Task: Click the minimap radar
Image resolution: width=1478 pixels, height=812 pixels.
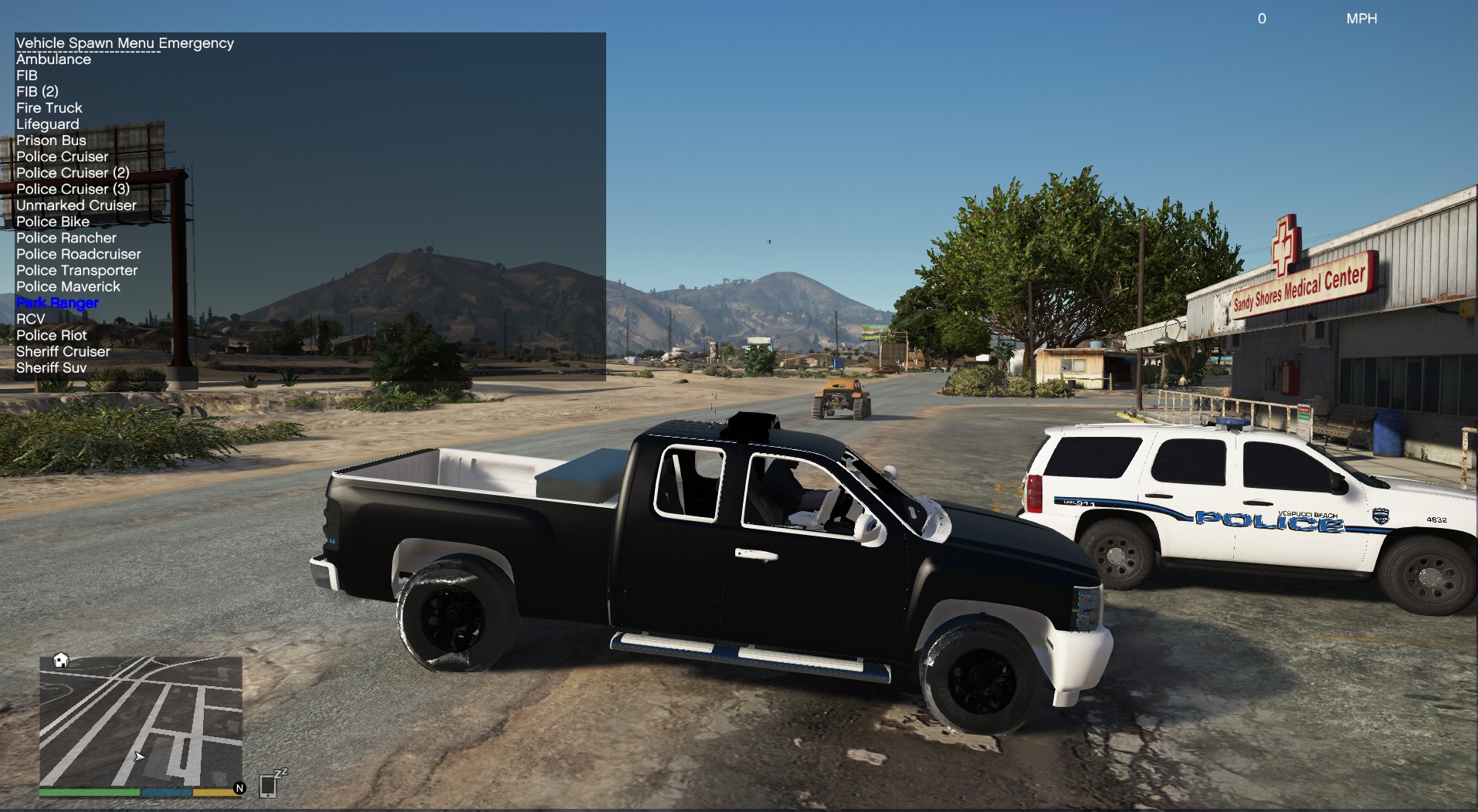Action: pyautogui.click(x=141, y=721)
